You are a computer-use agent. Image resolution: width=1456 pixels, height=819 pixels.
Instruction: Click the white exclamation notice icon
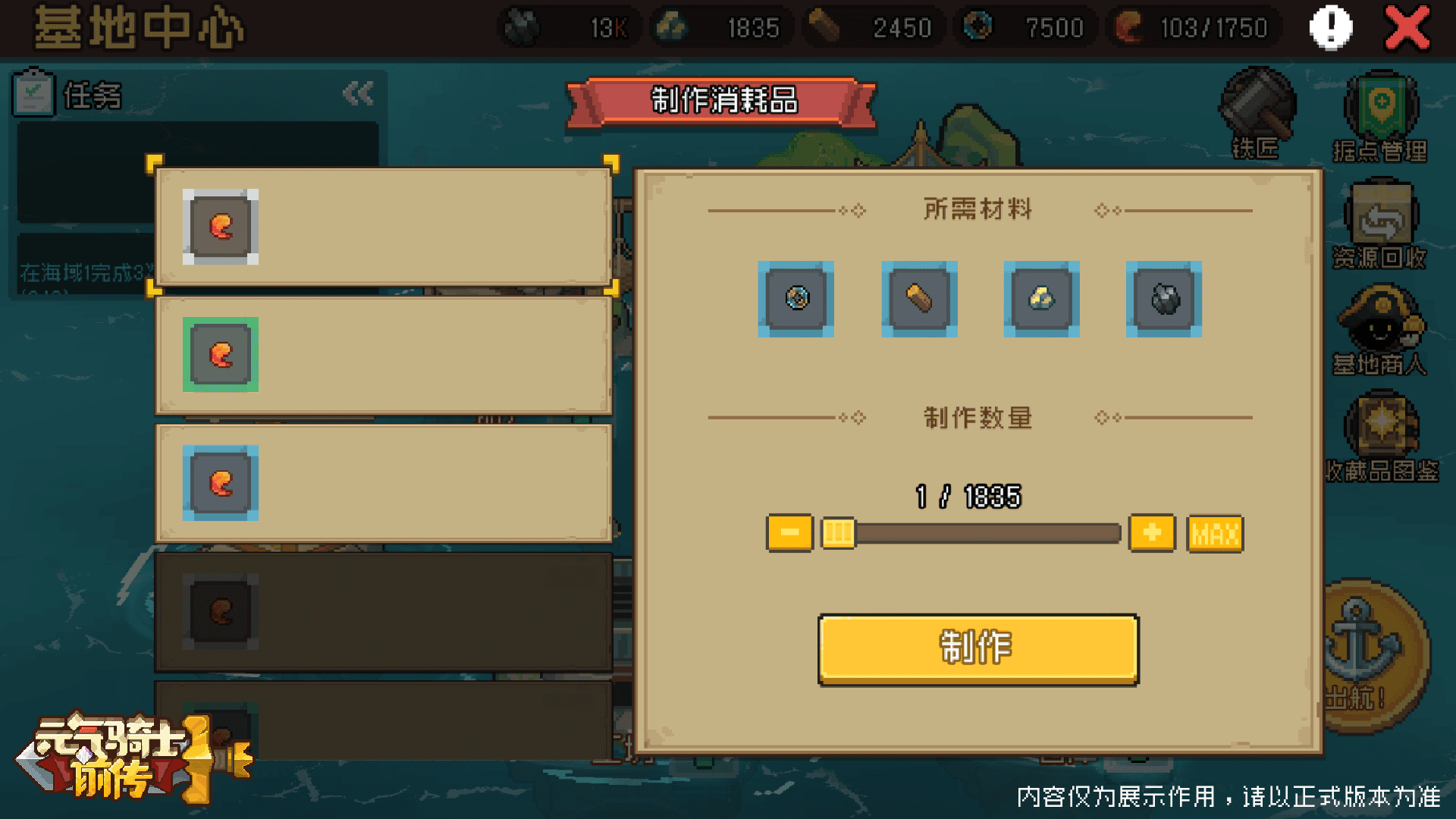point(1329,27)
